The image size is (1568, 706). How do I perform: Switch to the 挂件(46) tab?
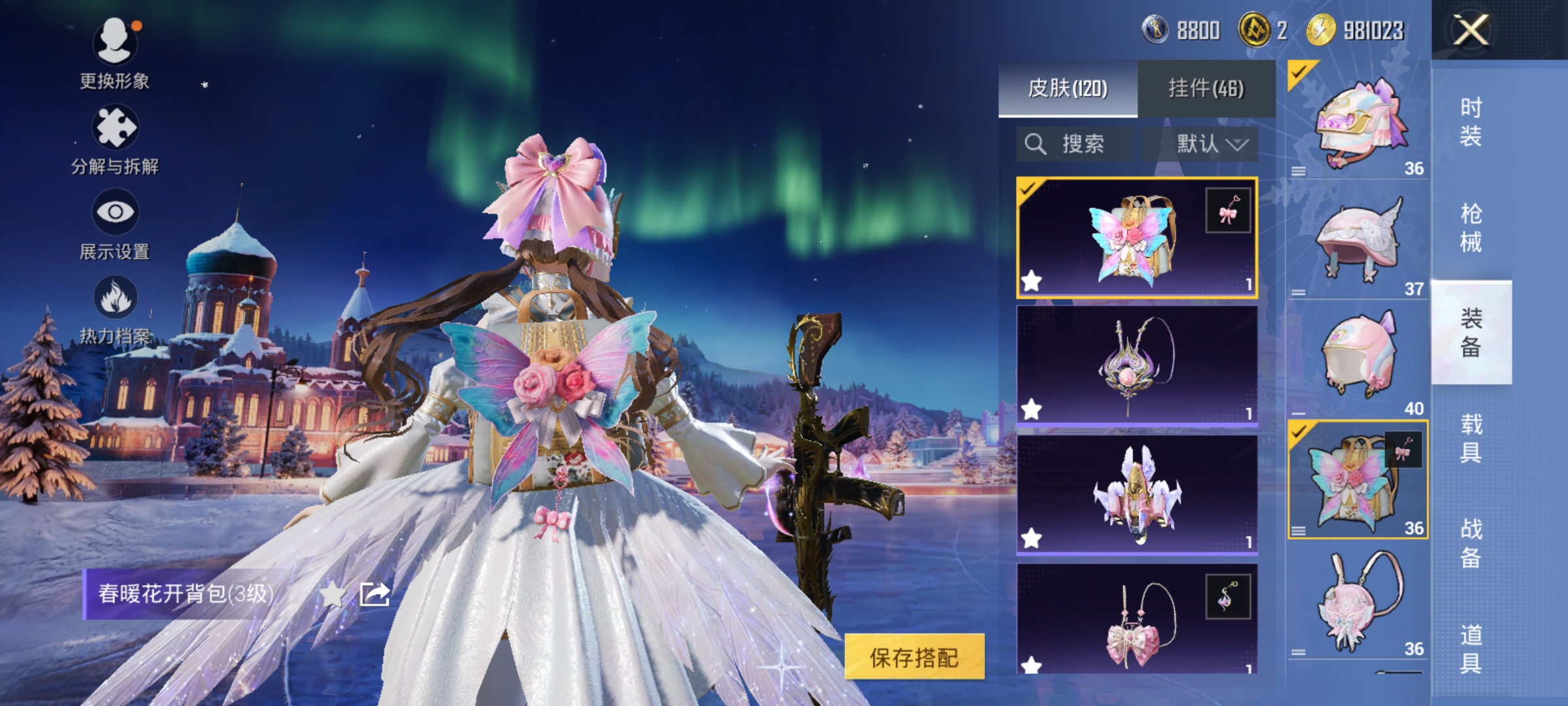coord(1206,89)
